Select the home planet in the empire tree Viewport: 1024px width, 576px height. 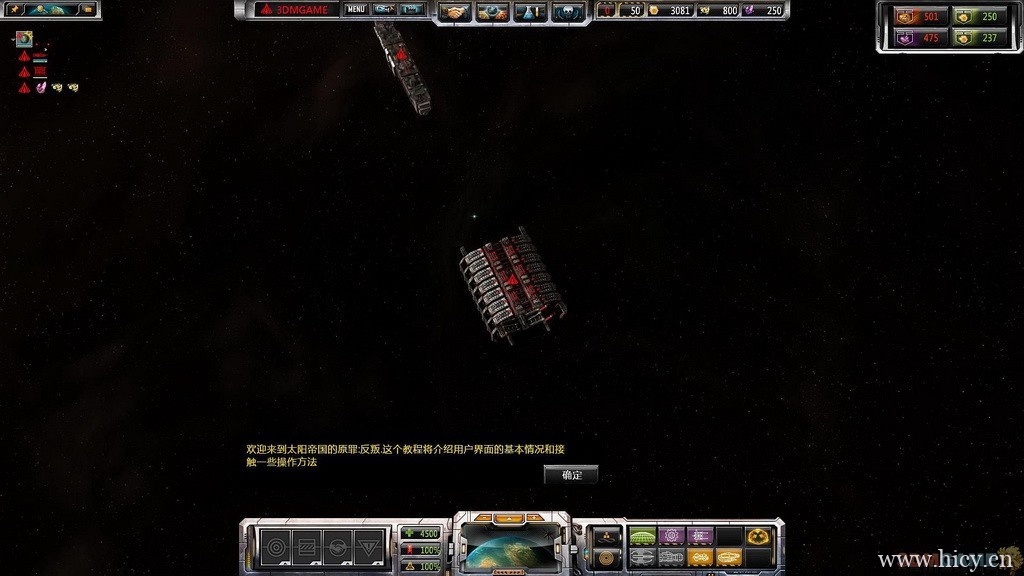tap(24, 40)
